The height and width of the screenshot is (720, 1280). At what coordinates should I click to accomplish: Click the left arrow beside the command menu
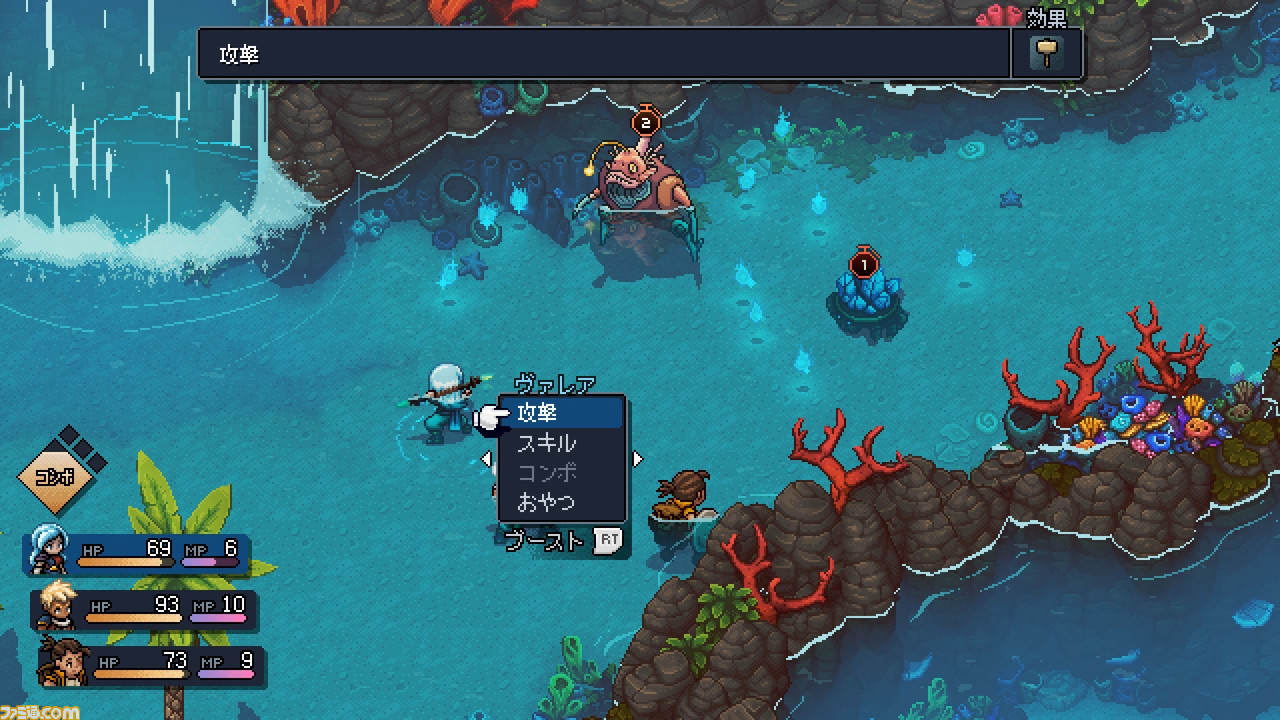pos(487,459)
